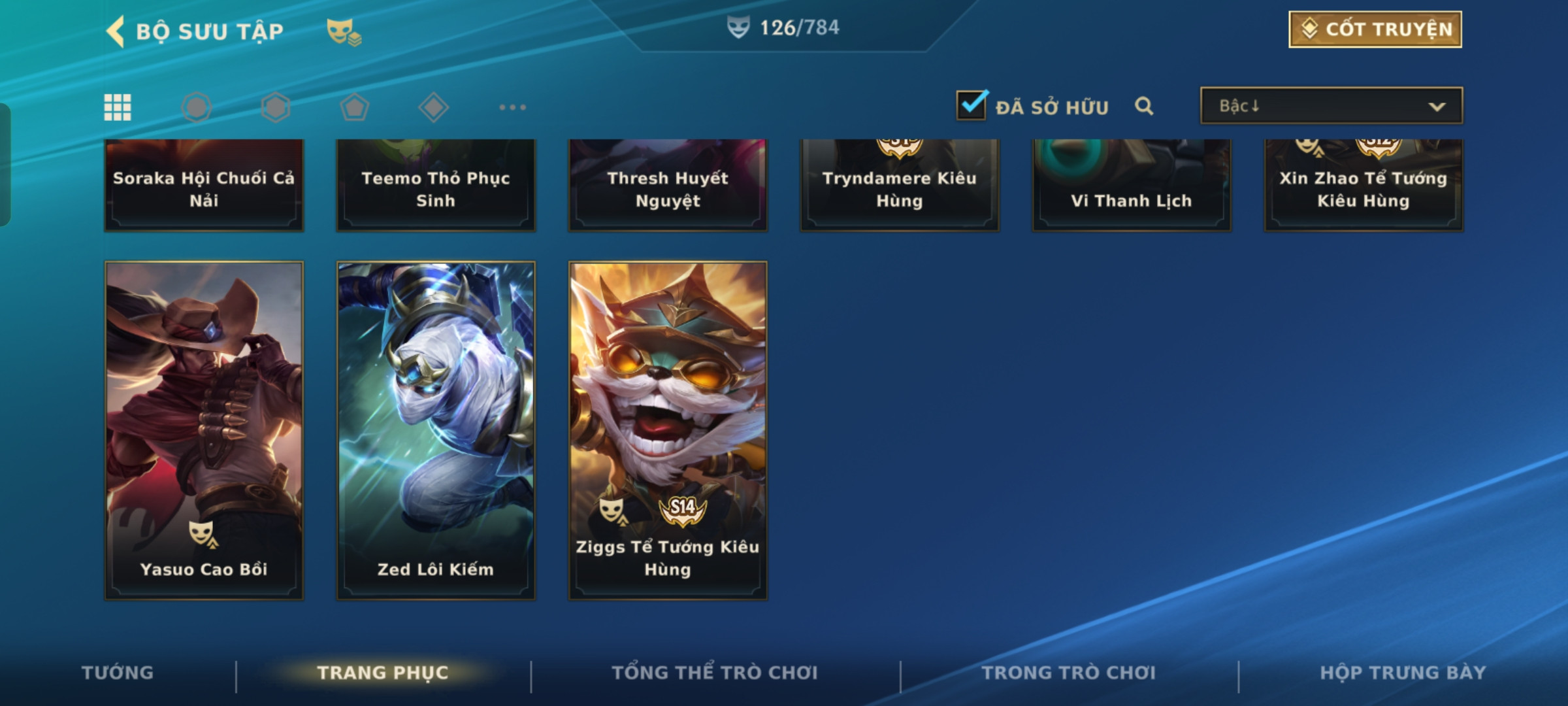This screenshot has height=706, width=1568.
Task: Open Ziggs Tể Tướng Kiêu Hùng skin
Action: click(x=668, y=430)
